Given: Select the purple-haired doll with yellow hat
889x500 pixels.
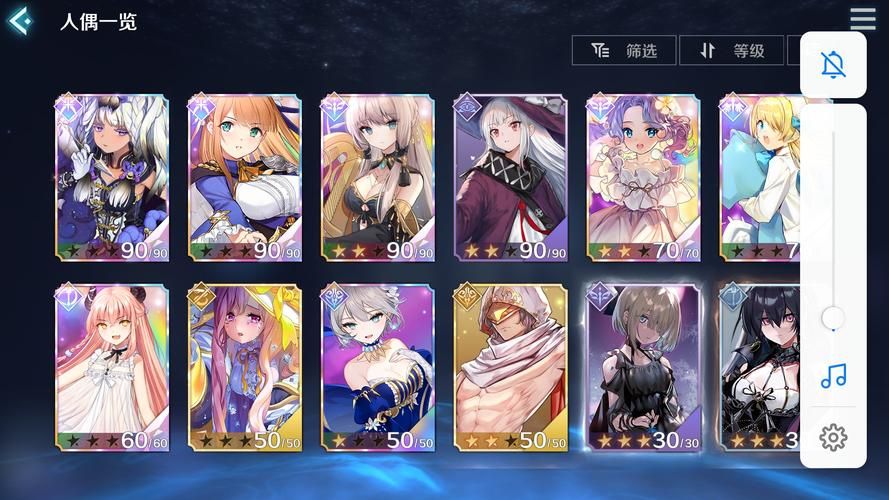Looking at the screenshot, I should click(245, 367).
